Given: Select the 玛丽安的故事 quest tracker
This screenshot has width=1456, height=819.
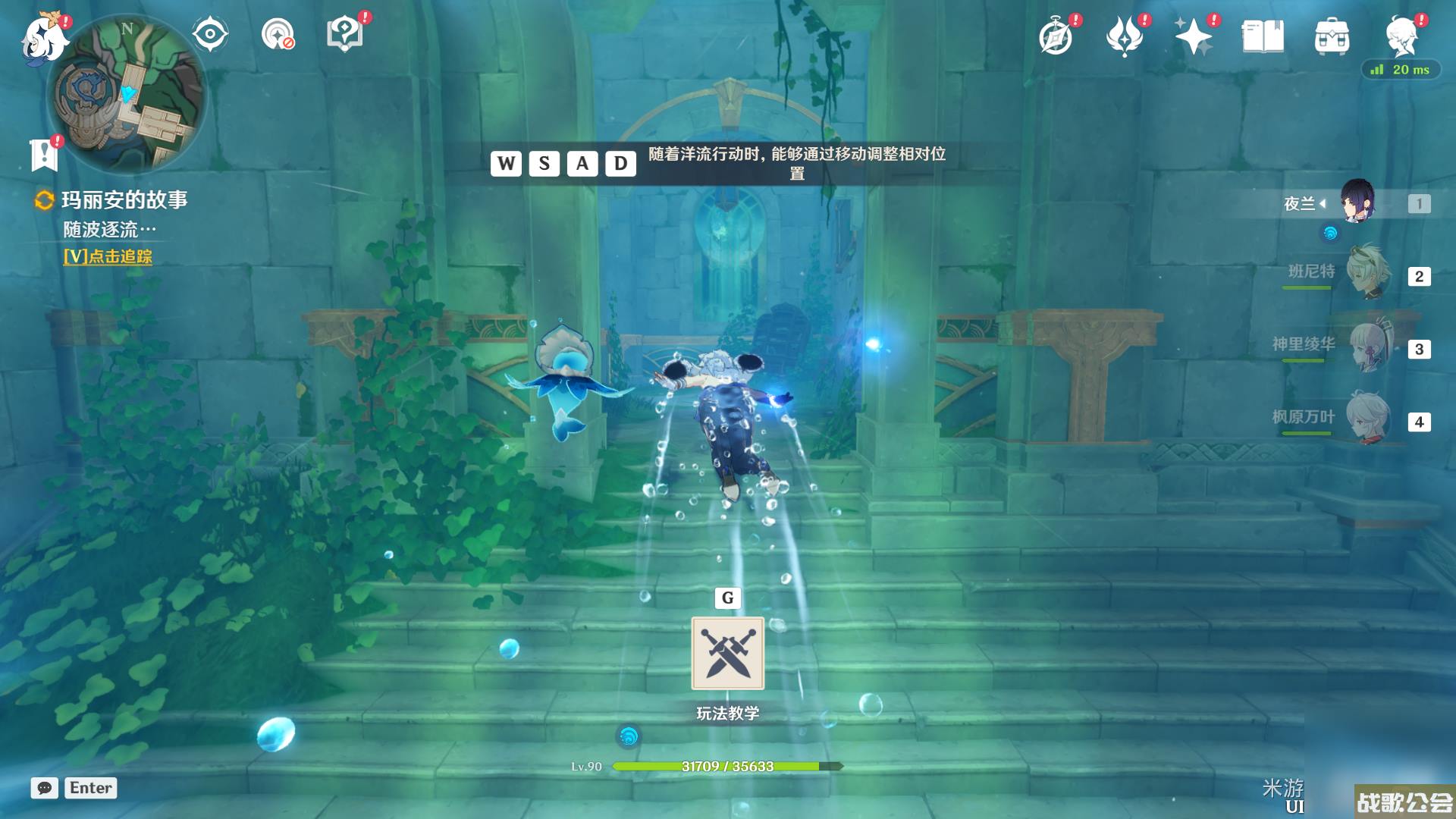Looking at the screenshot, I should (124, 200).
